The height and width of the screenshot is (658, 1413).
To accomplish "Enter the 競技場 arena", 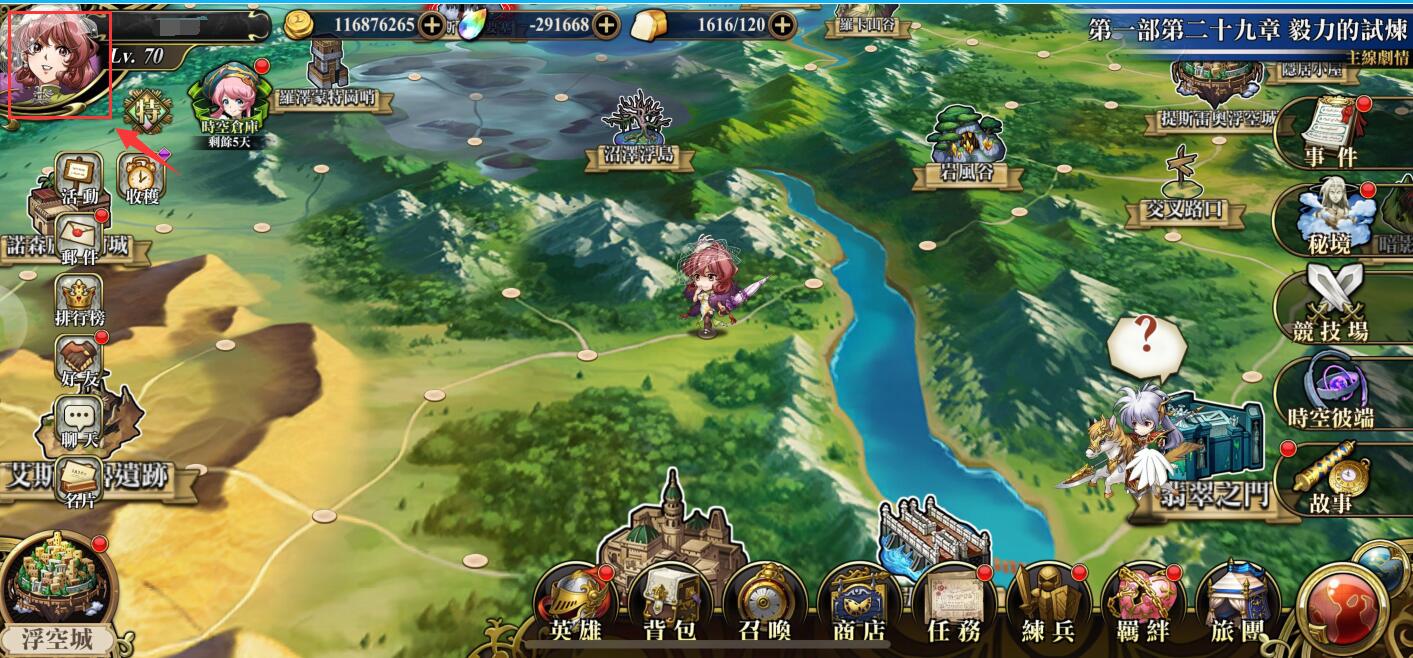I will 1330,302.
